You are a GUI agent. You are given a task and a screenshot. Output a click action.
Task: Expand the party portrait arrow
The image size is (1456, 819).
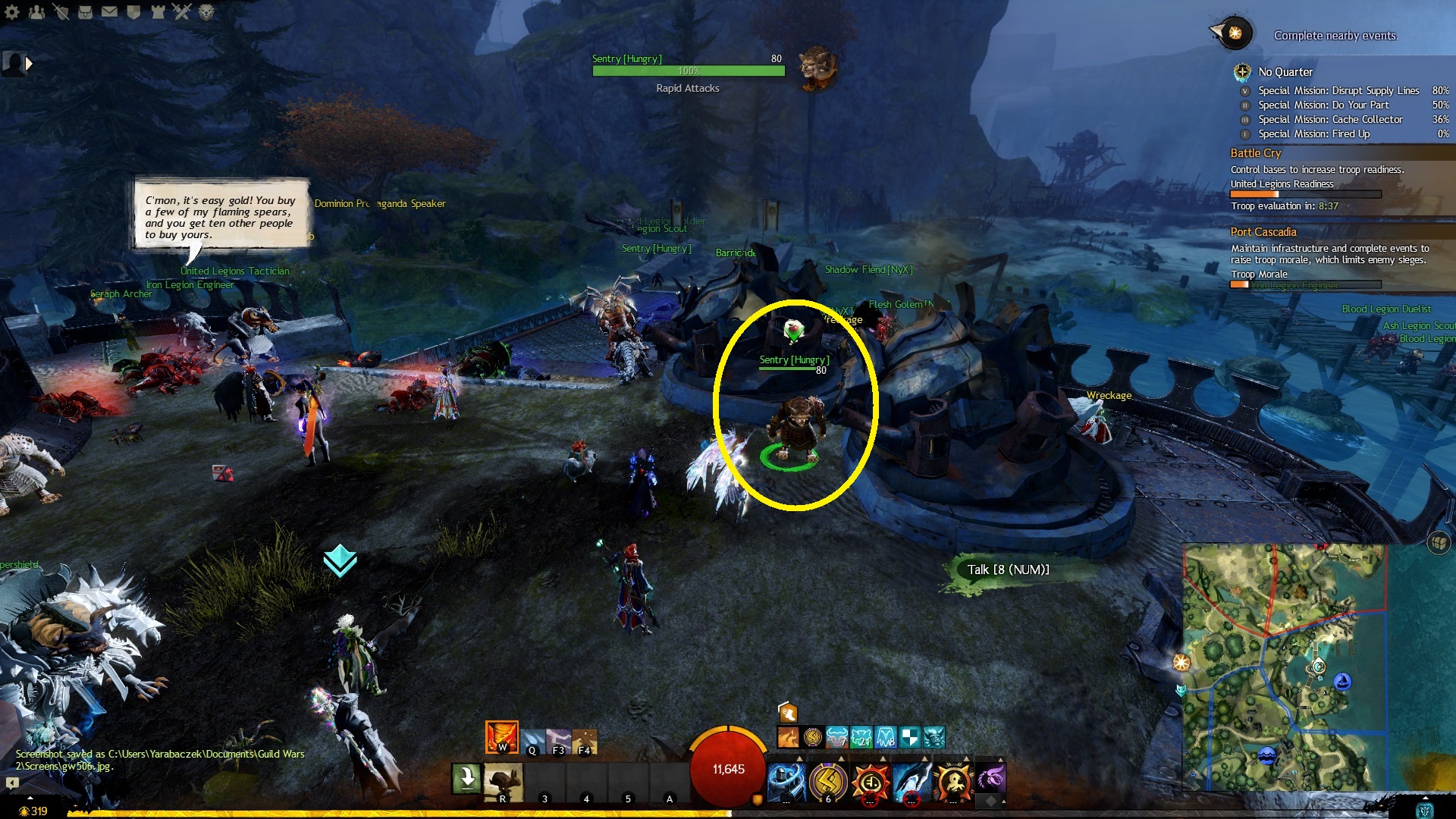point(29,64)
